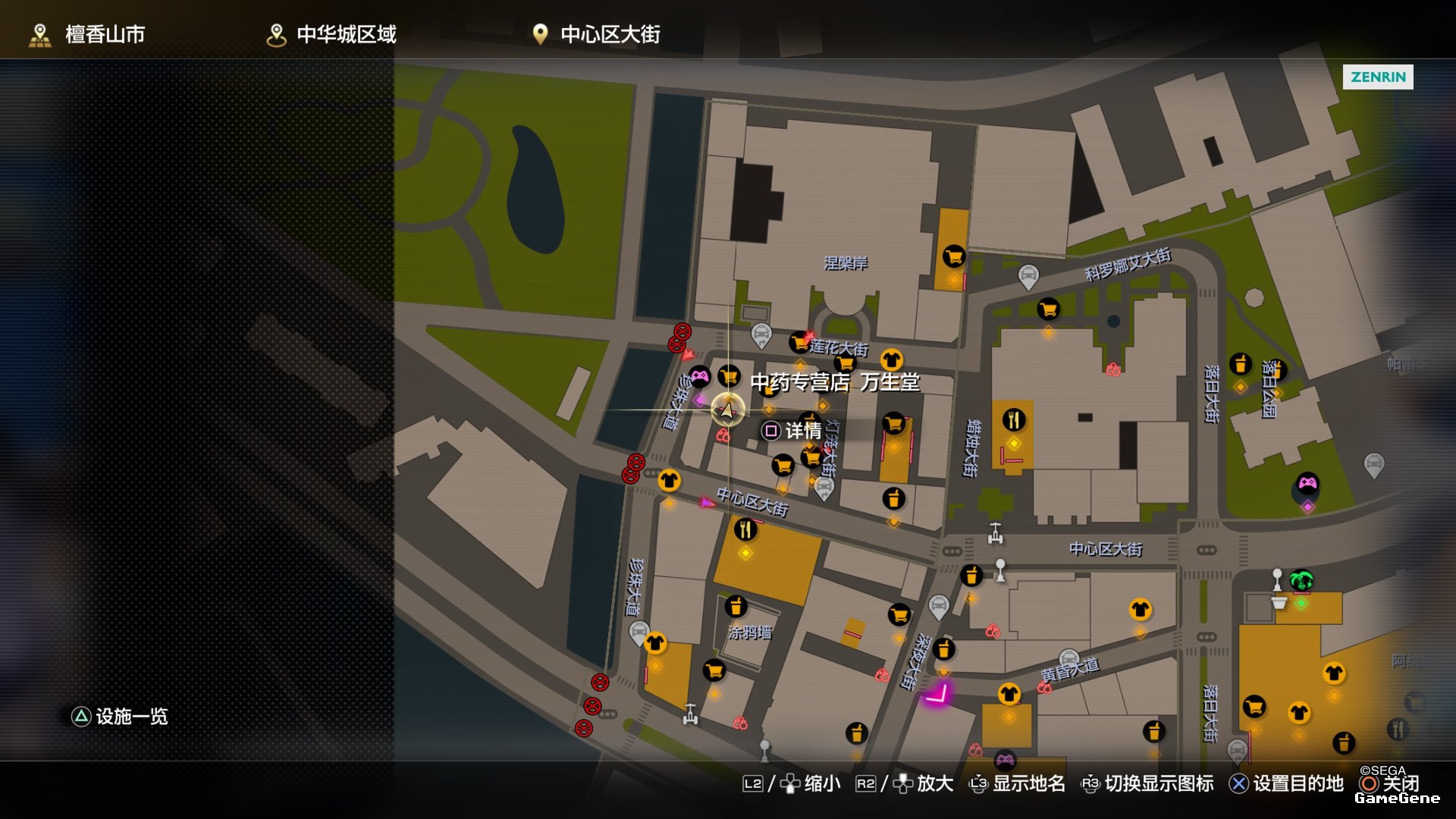Choose the drink marker above 涂鸦墙

tap(736, 607)
